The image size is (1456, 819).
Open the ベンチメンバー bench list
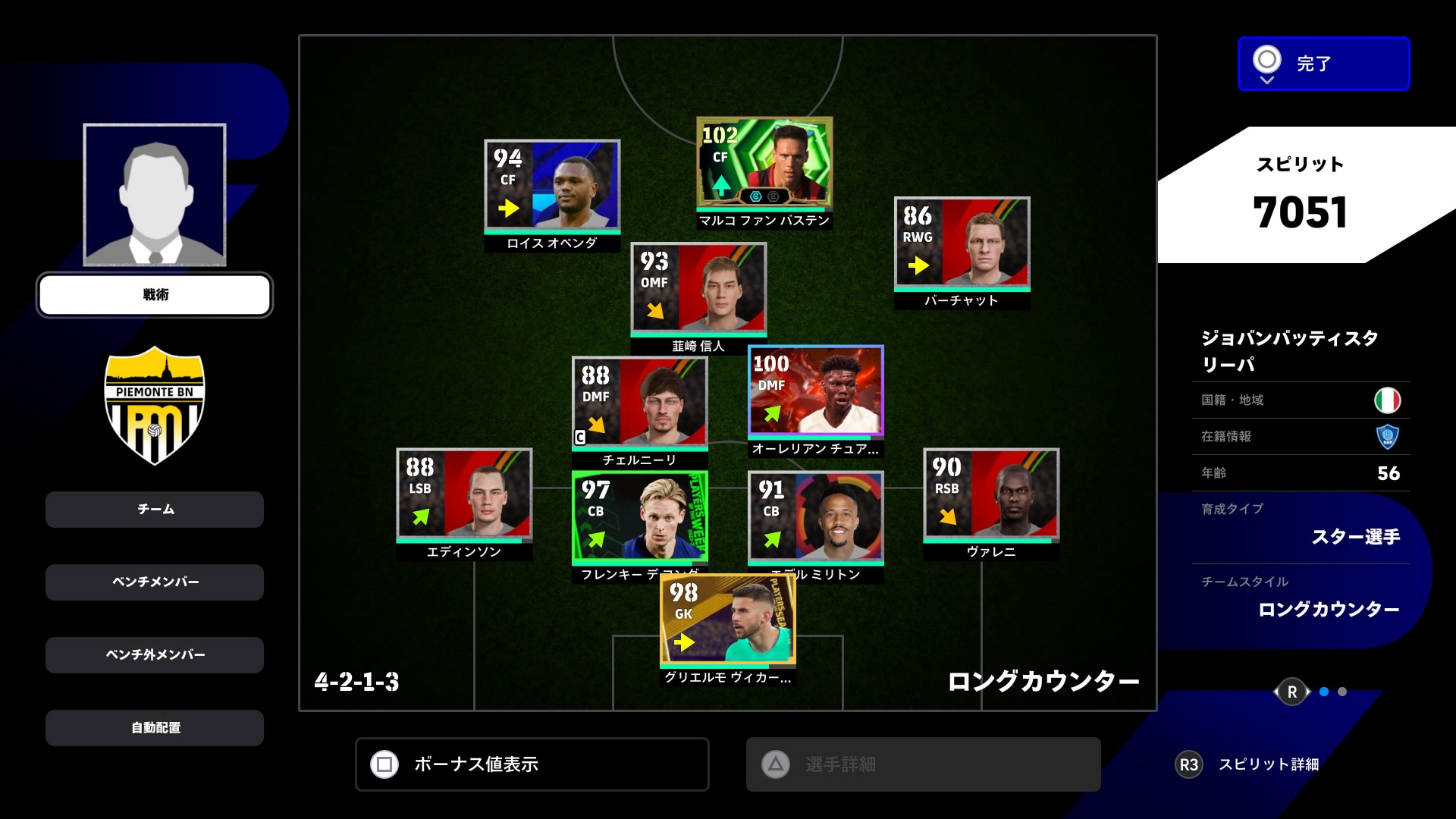[x=155, y=582]
